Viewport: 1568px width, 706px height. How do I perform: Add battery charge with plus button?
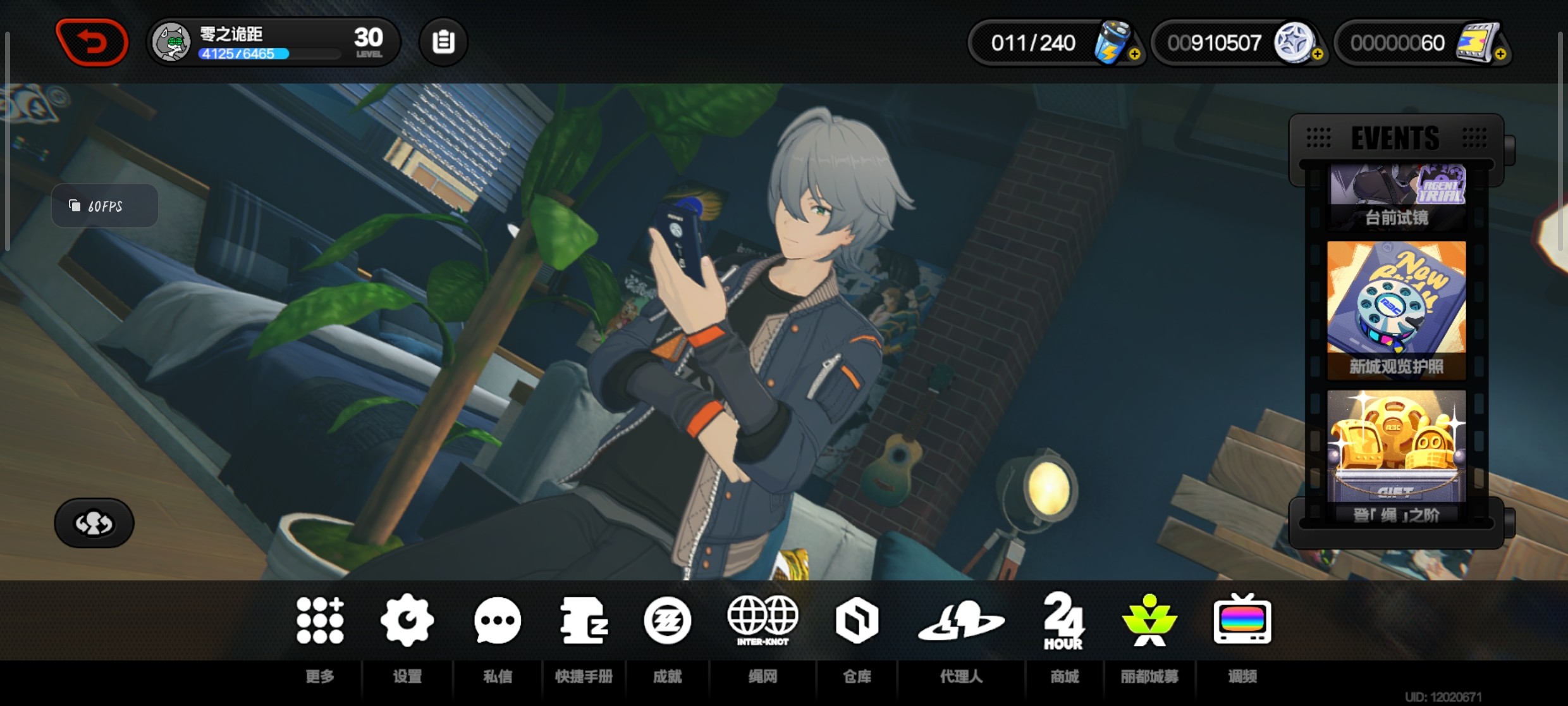[1134, 54]
